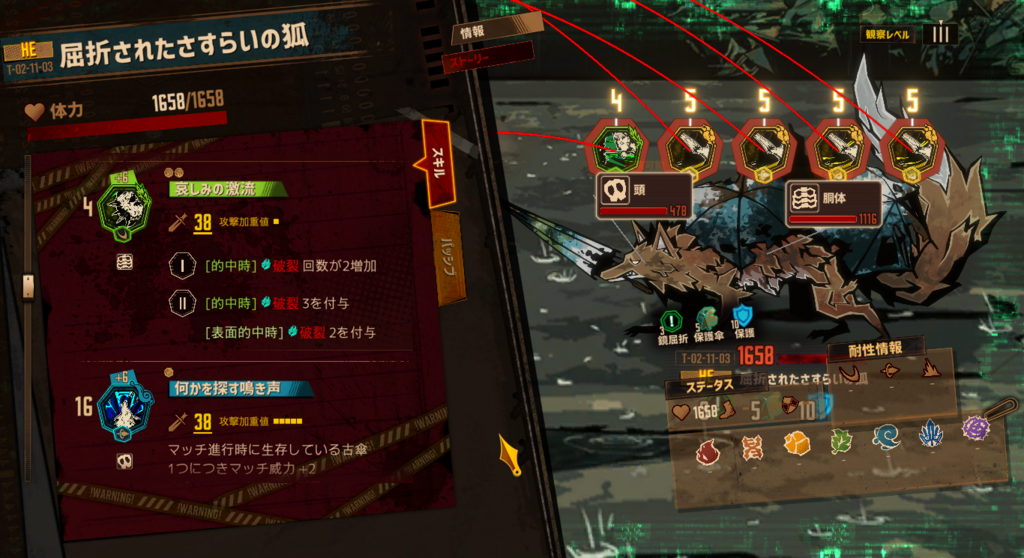Click the green leaf sin resistance icon
The height and width of the screenshot is (558, 1024).
point(841,441)
